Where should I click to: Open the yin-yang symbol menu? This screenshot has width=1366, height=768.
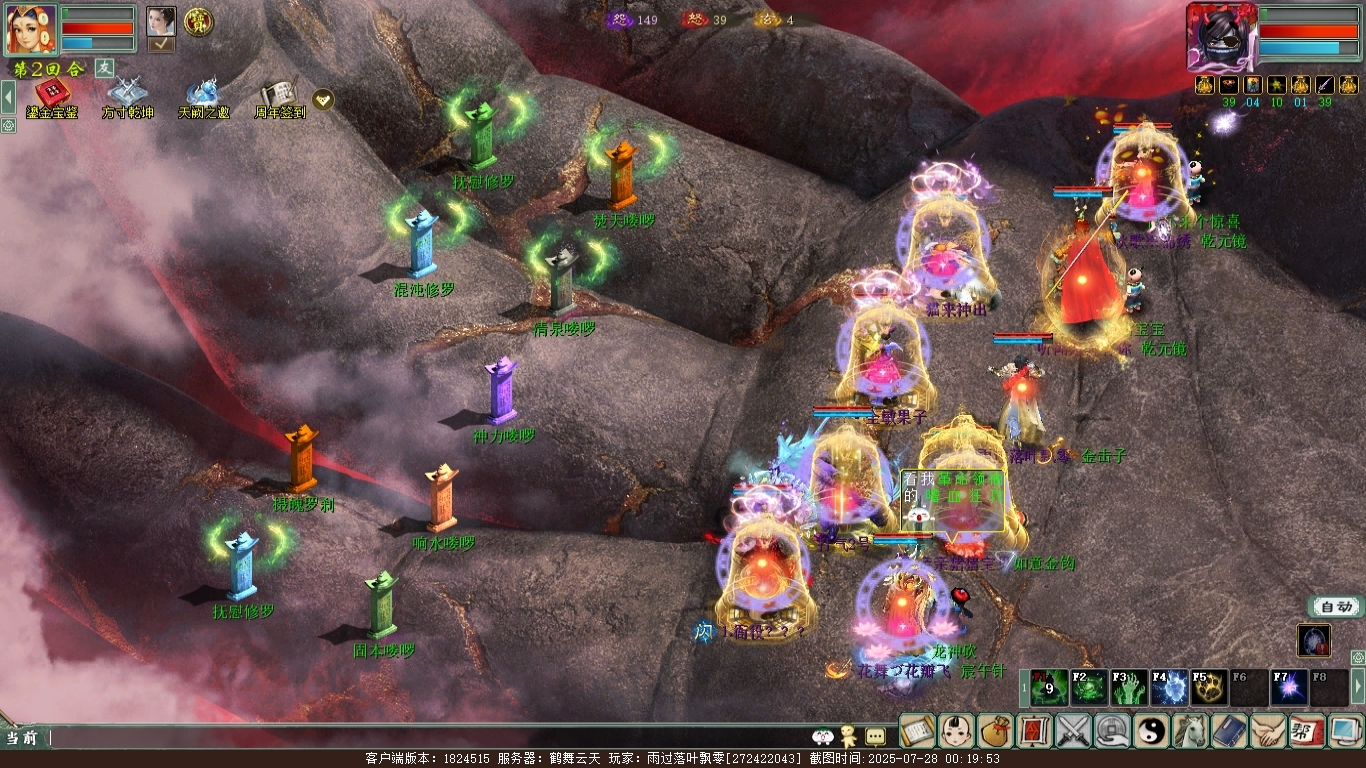pyautogui.click(x=1152, y=731)
